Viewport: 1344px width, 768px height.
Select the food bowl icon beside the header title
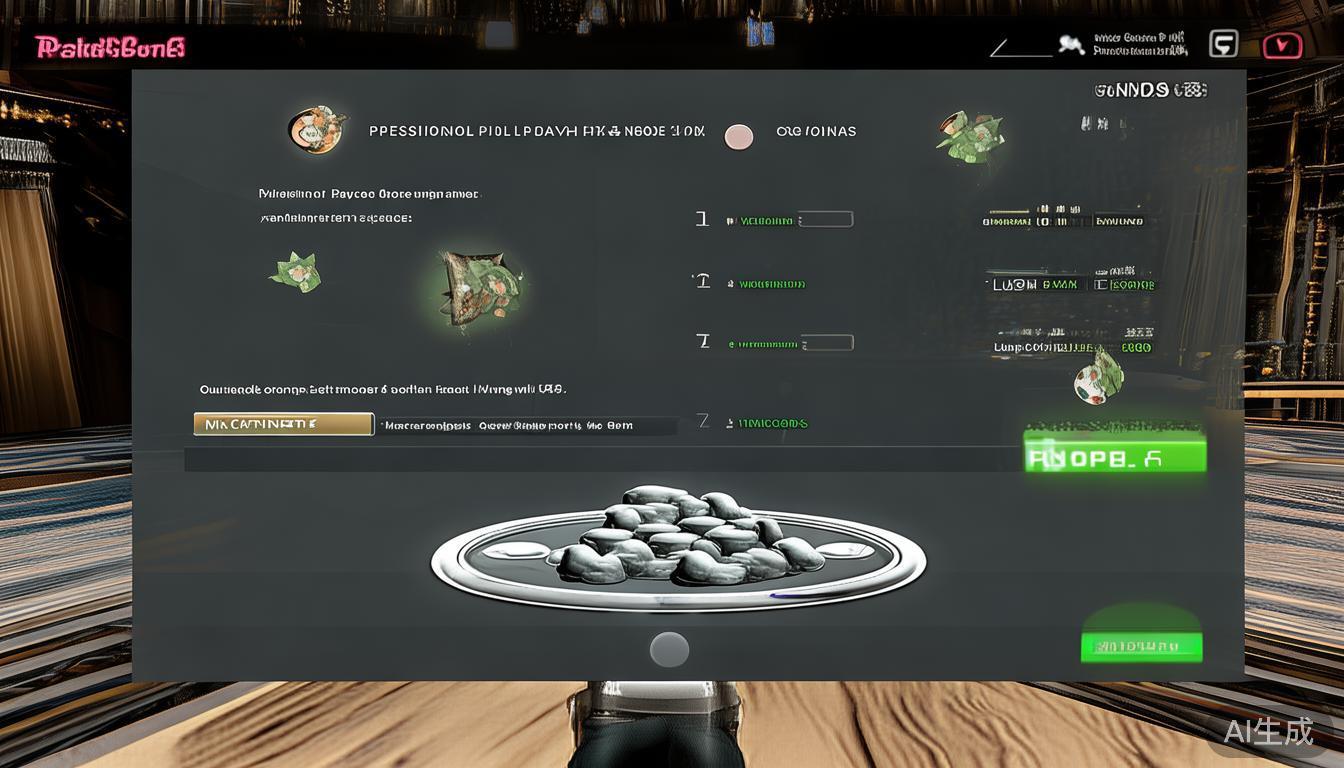(316, 130)
